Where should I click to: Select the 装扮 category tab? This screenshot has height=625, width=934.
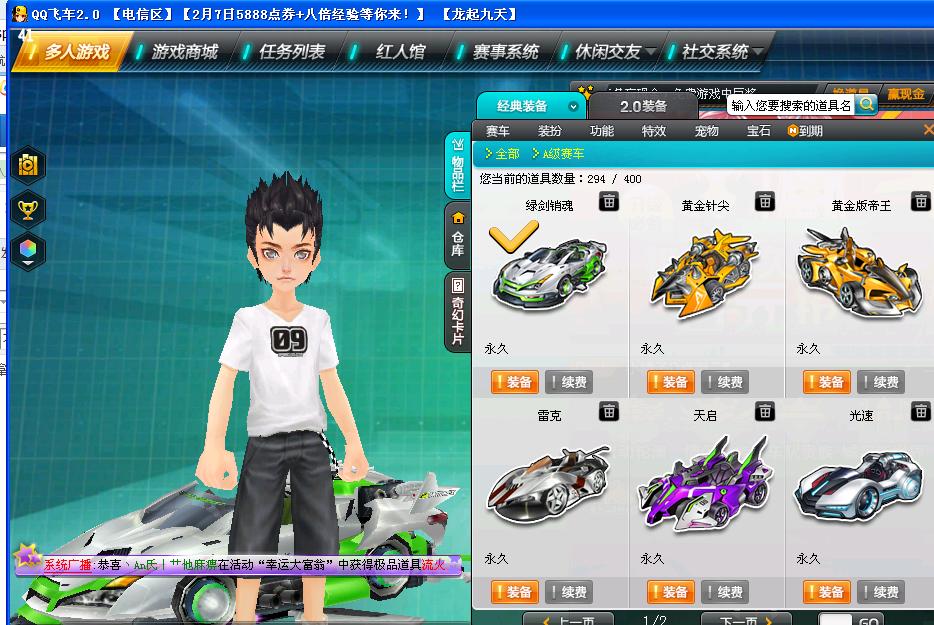click(x=550, y=131)
